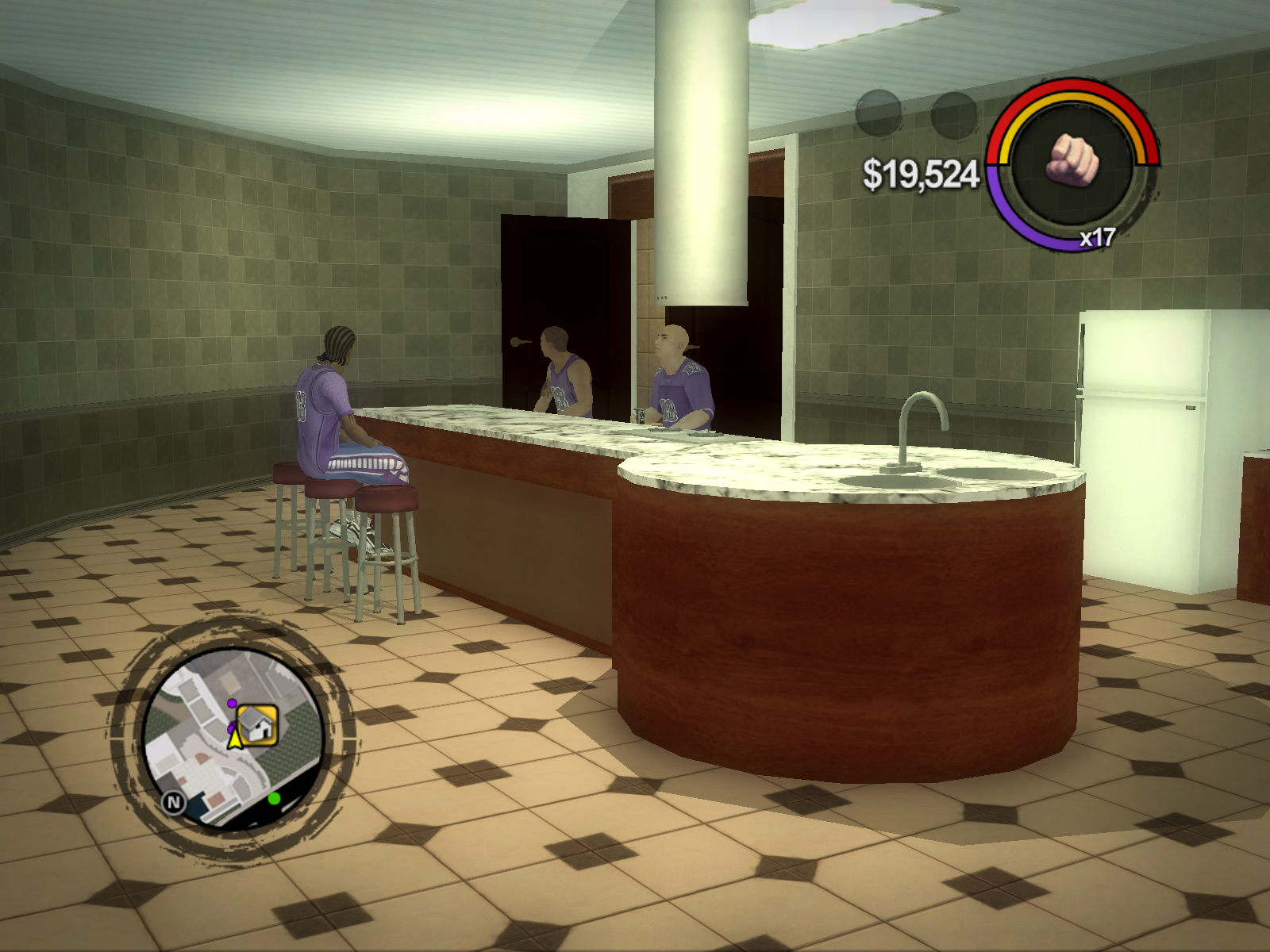Click the fist weapon icon

(x=1073, y=159)
